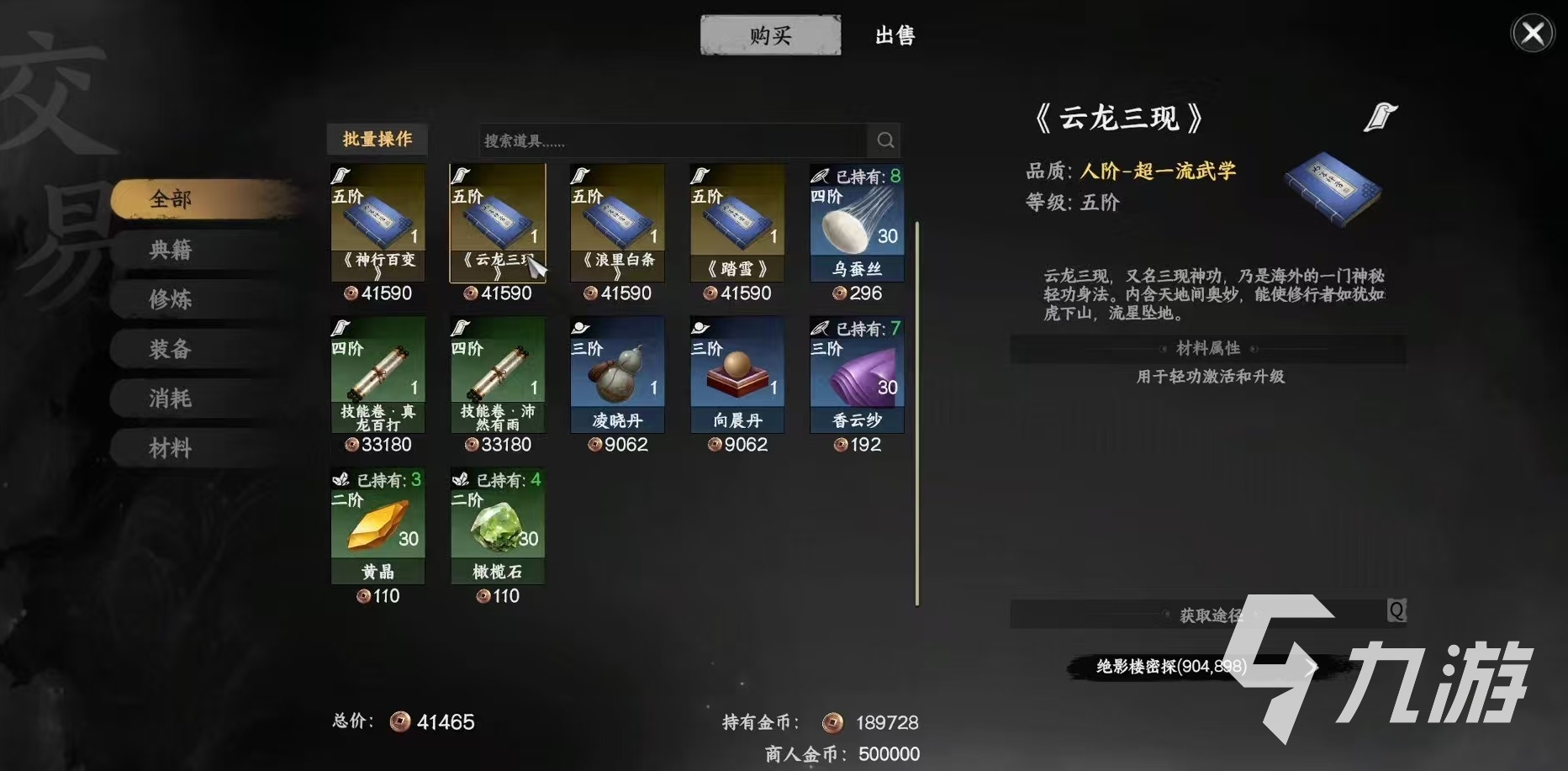Screen dimensions: 1568x771
Task: Click the 技能卷·真龙百打 scroll
Action: tap(377, 370)
